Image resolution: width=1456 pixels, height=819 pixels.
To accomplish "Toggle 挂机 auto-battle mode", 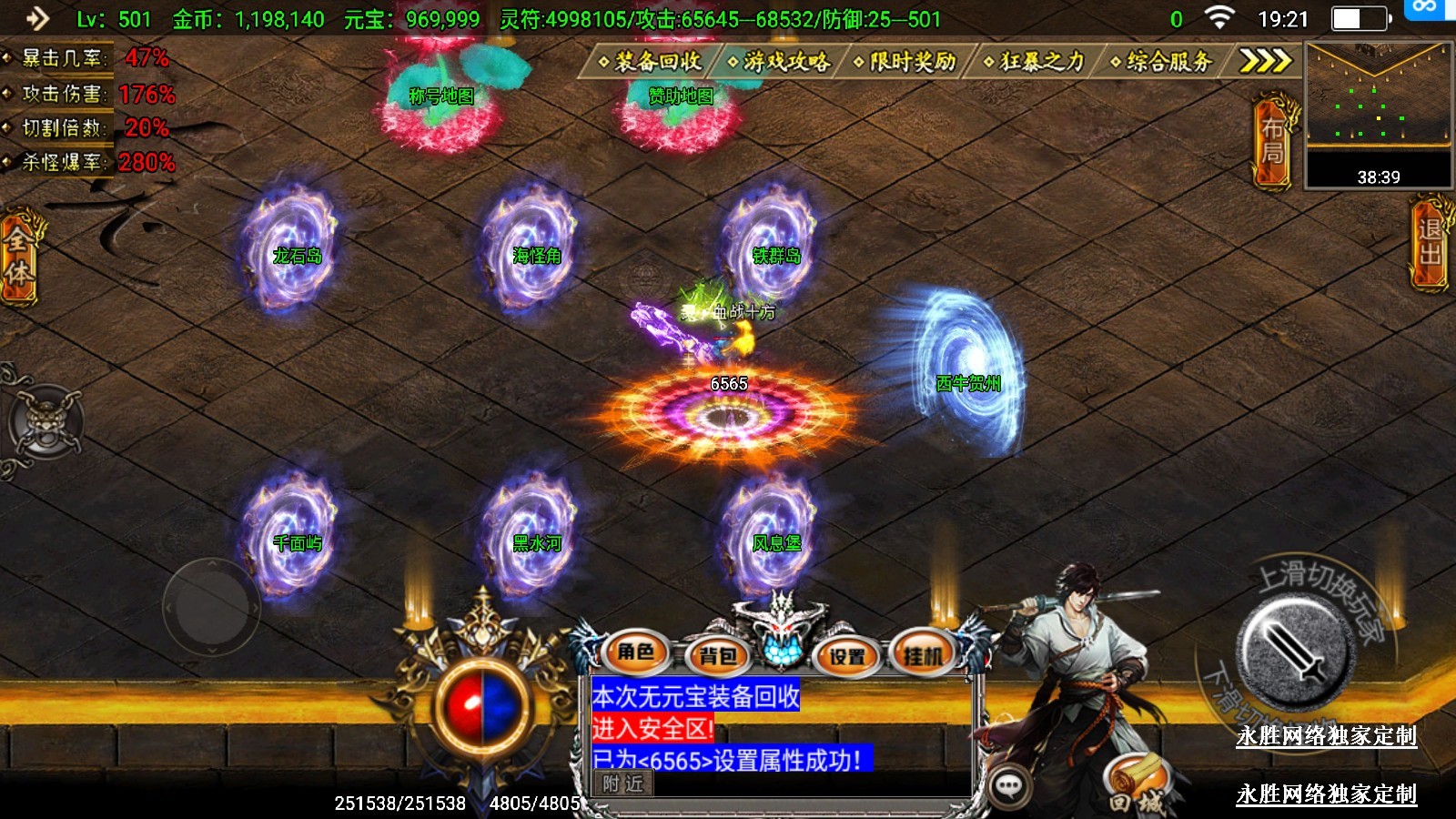I will click(924, 653).
